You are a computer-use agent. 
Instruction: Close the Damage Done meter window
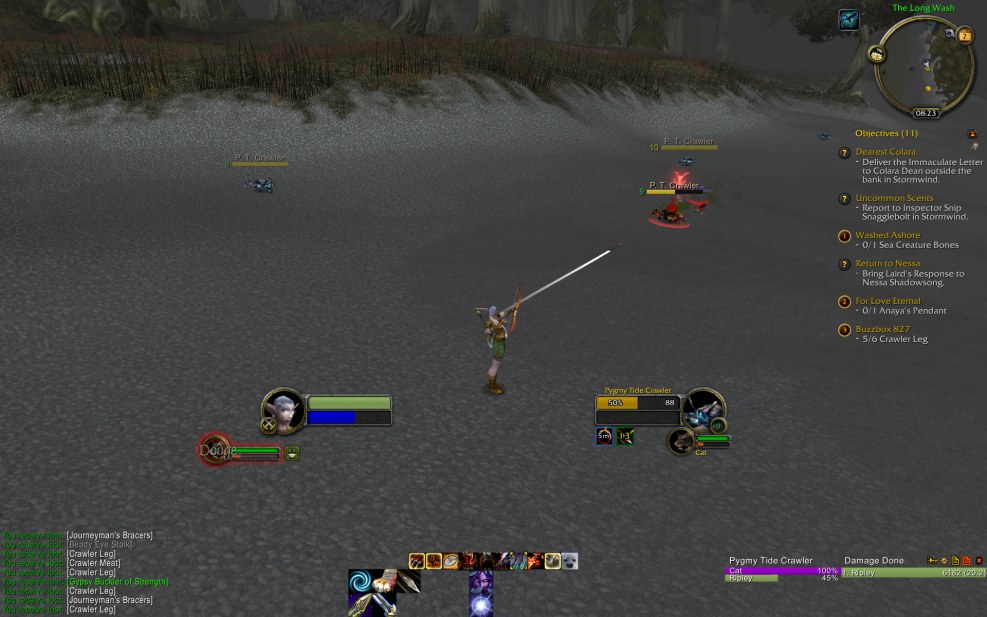pos(979,561)
